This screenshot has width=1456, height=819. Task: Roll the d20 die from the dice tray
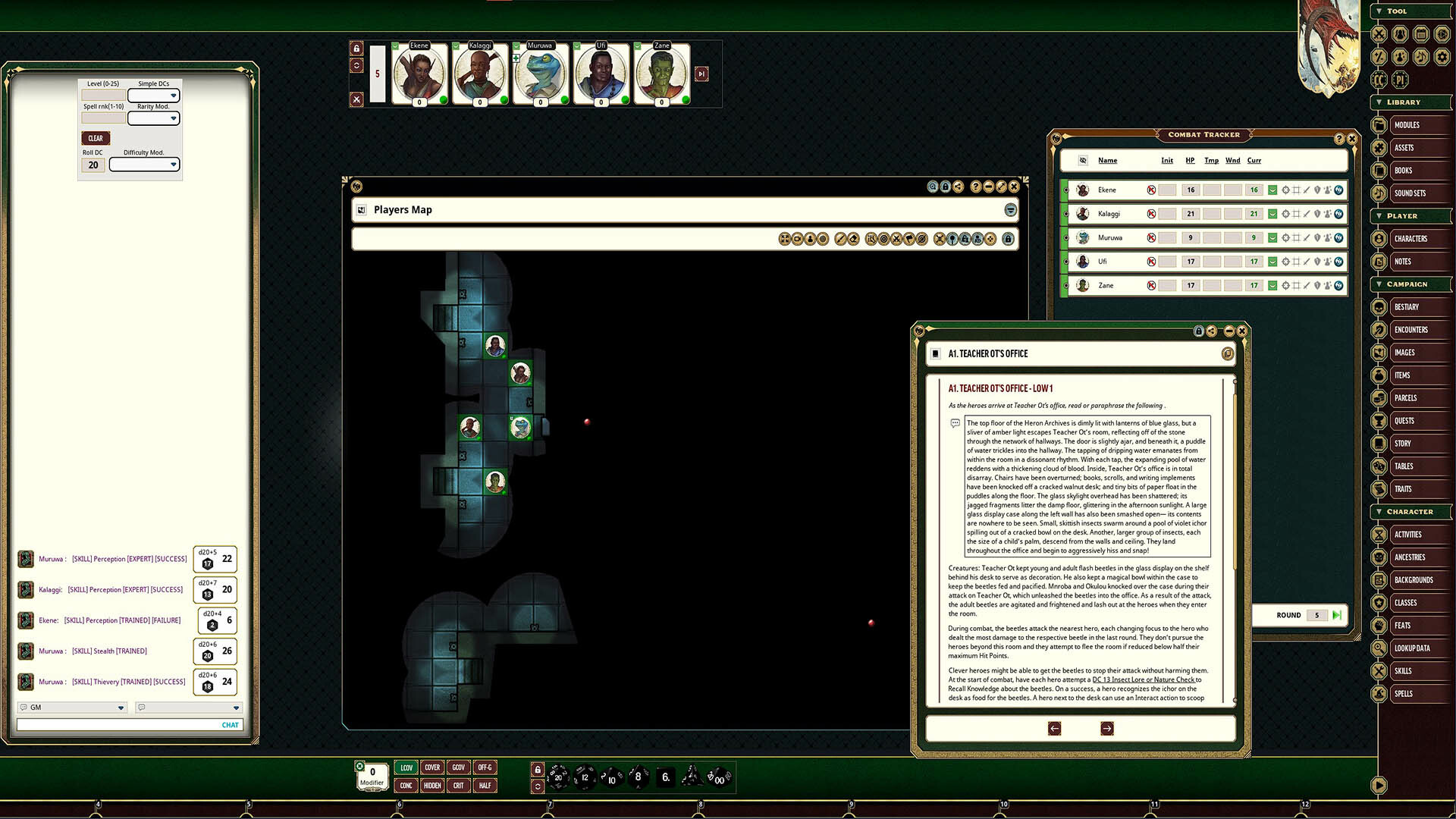tap(559, 777)
